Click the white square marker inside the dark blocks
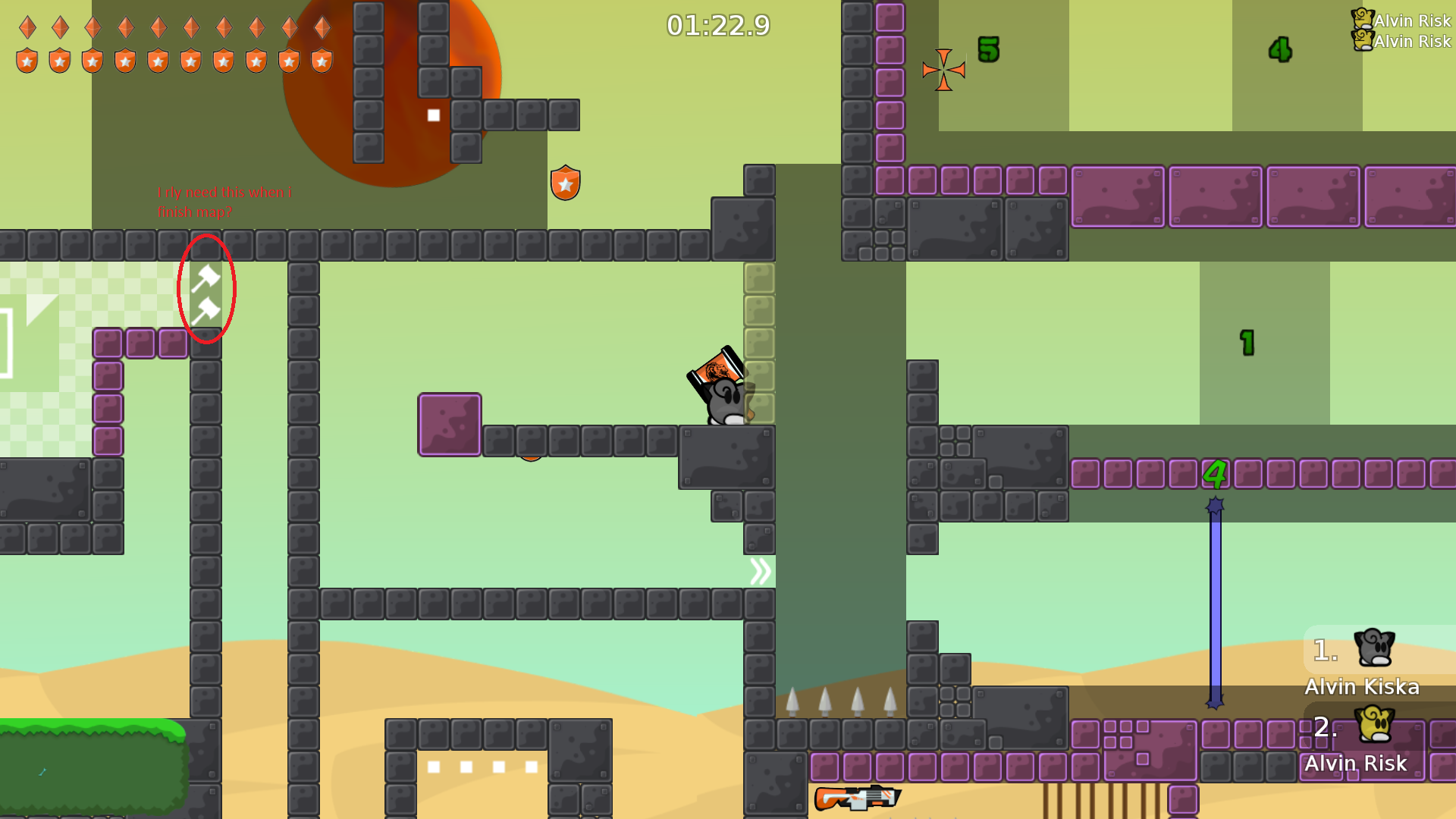The width and height of the screenshot is (1456, 819). pyautogui.click(x=433, y=115)
